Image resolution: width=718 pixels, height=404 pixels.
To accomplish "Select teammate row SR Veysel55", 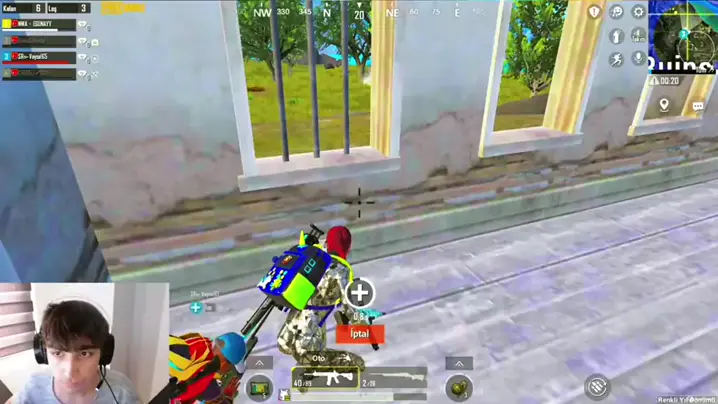I will 40,57.
